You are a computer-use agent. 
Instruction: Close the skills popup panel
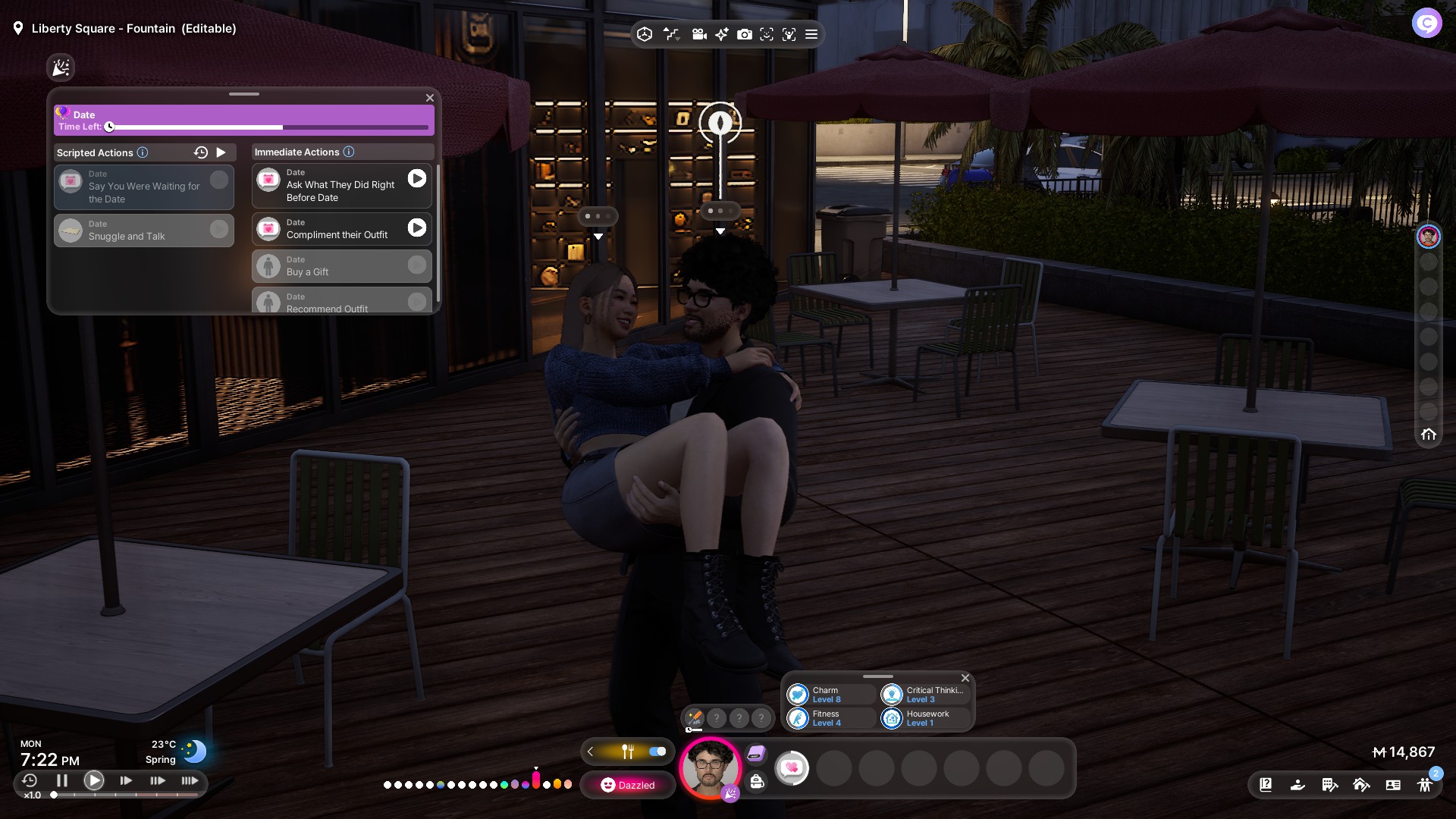pos(965,678)
